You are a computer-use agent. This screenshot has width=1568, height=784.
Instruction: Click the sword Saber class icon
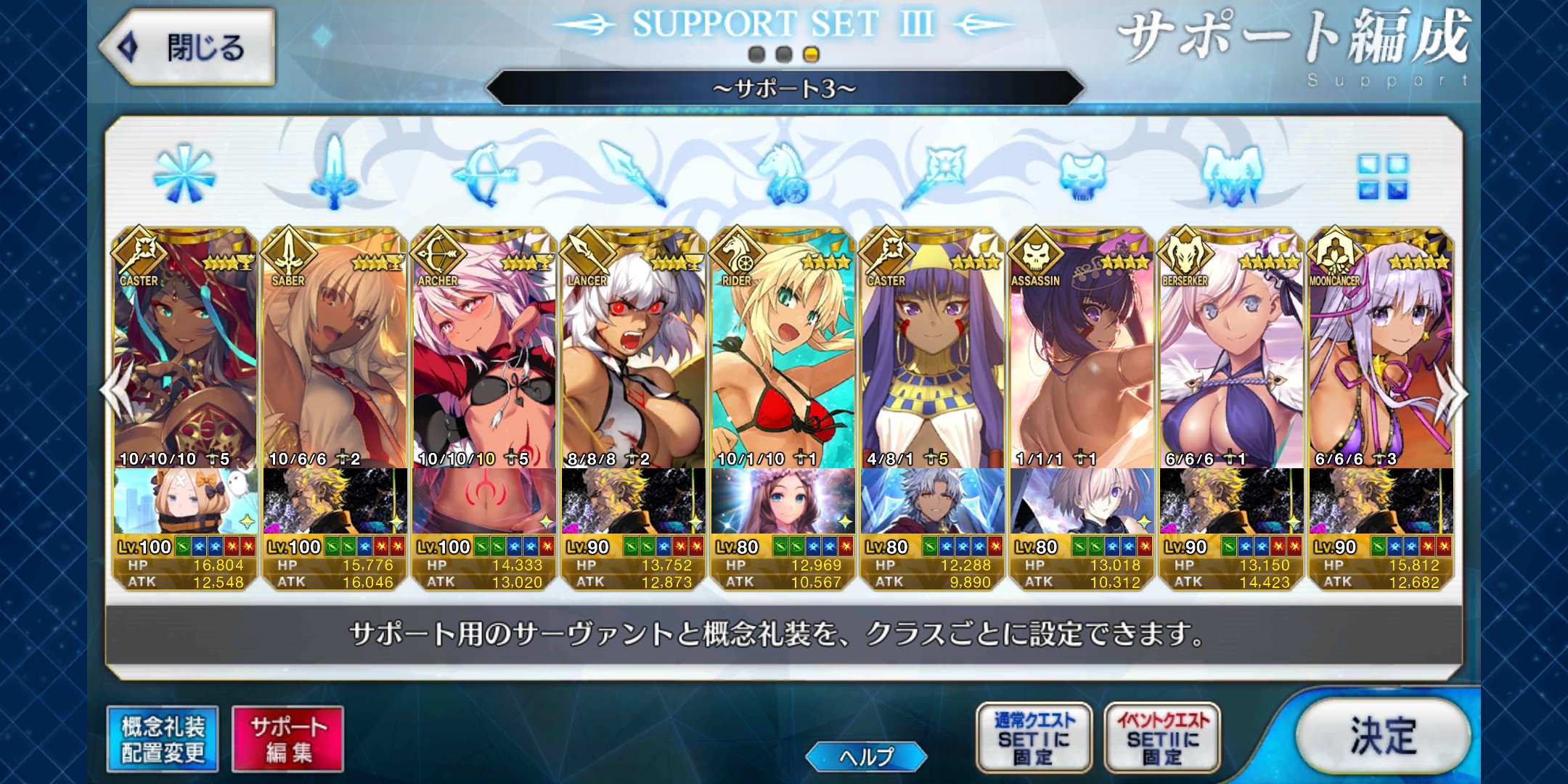click(334, 174)
